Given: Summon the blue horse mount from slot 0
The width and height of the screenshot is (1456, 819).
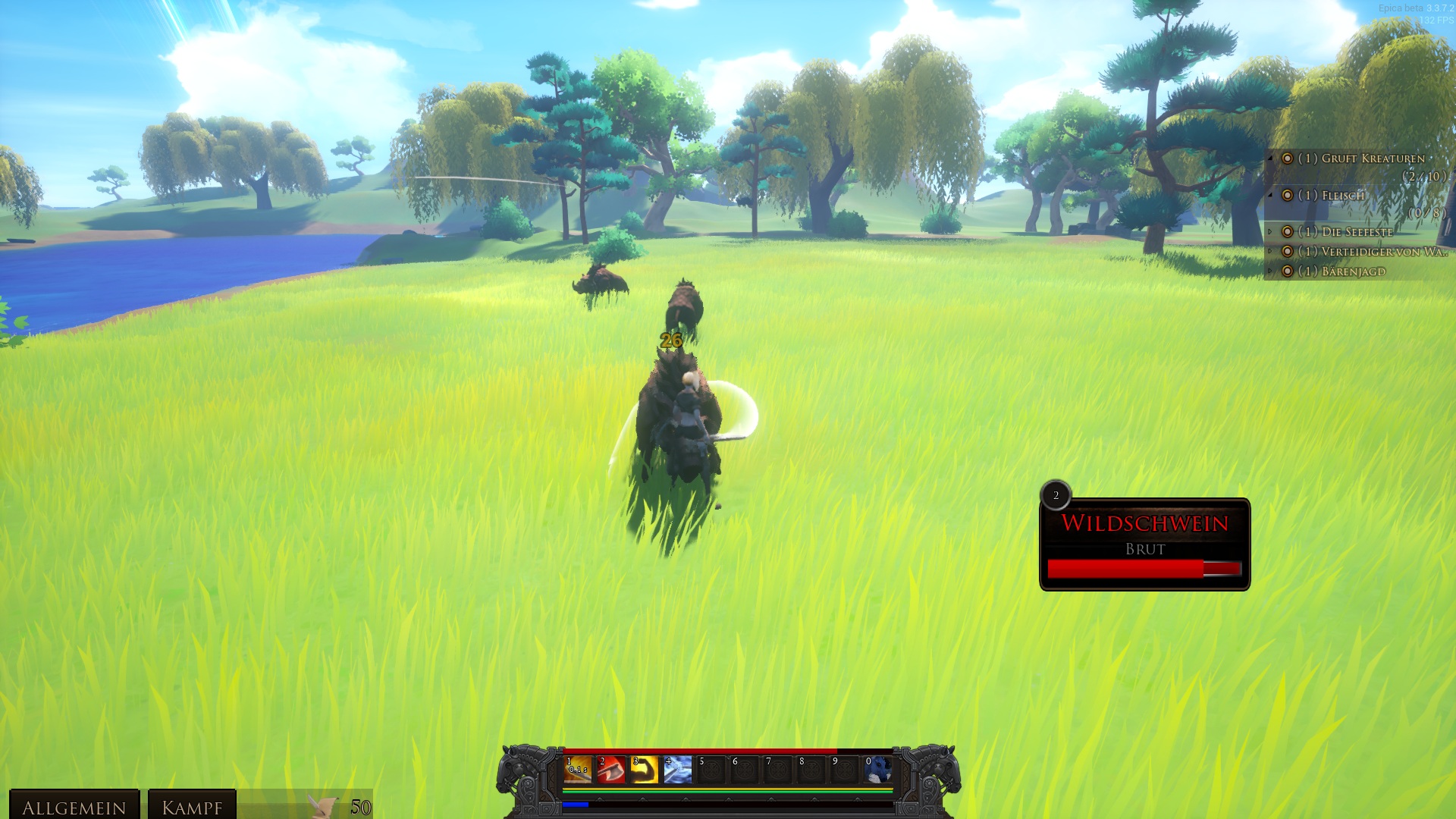Looking at the screenshot, I should pyautogui.click(x=878, y=770).
